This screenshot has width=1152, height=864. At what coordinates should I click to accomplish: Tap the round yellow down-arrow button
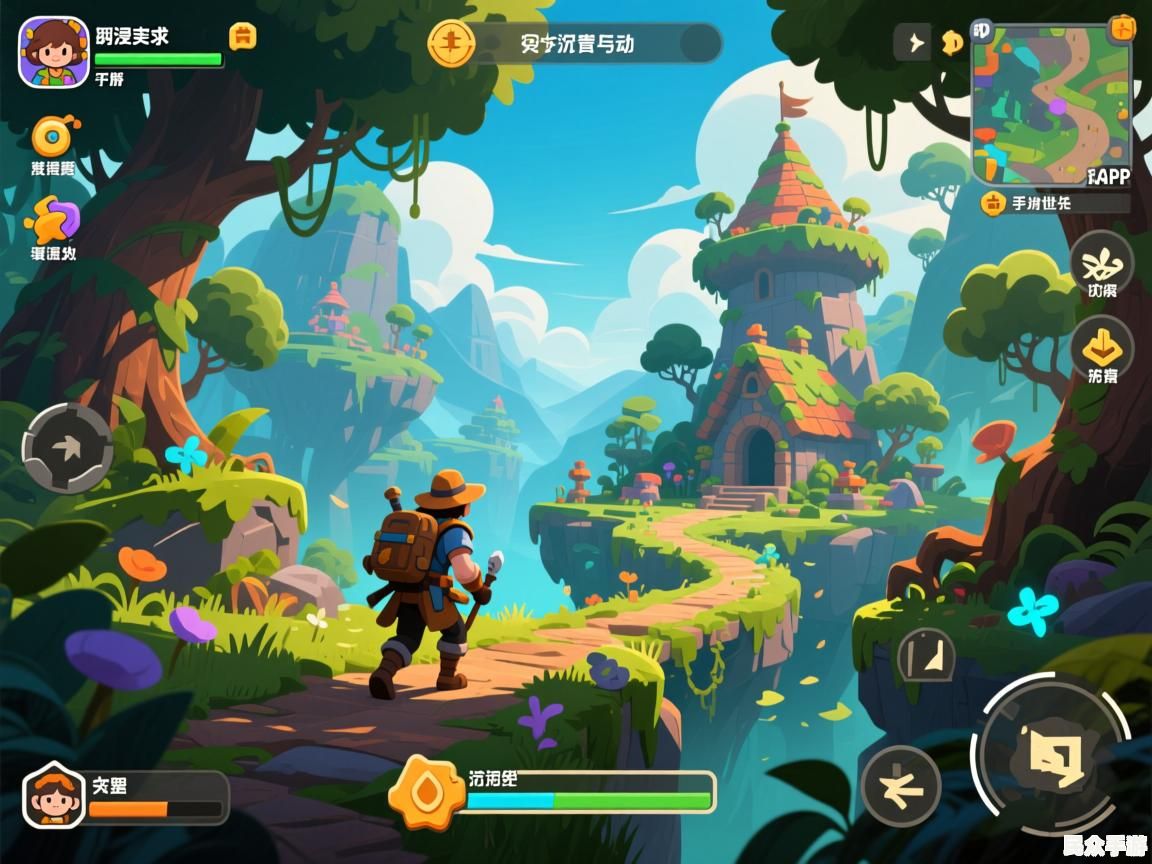[1102, 348]
